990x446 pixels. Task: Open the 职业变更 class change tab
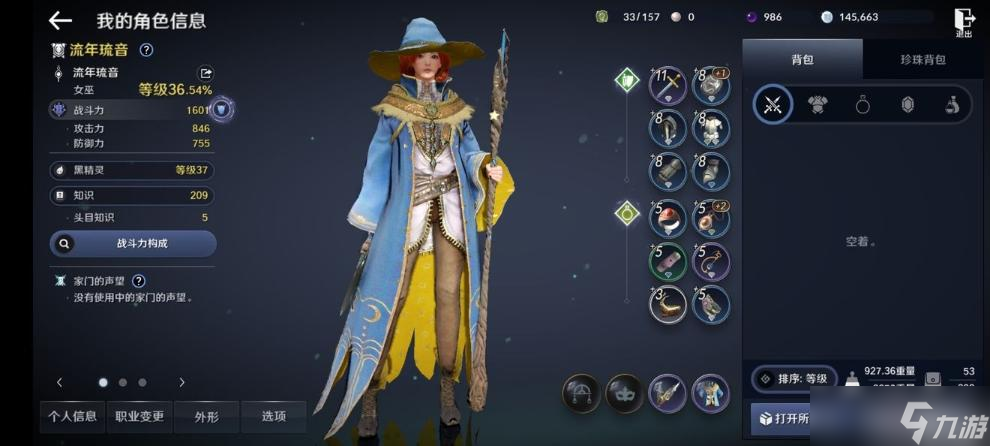point(140,416)
